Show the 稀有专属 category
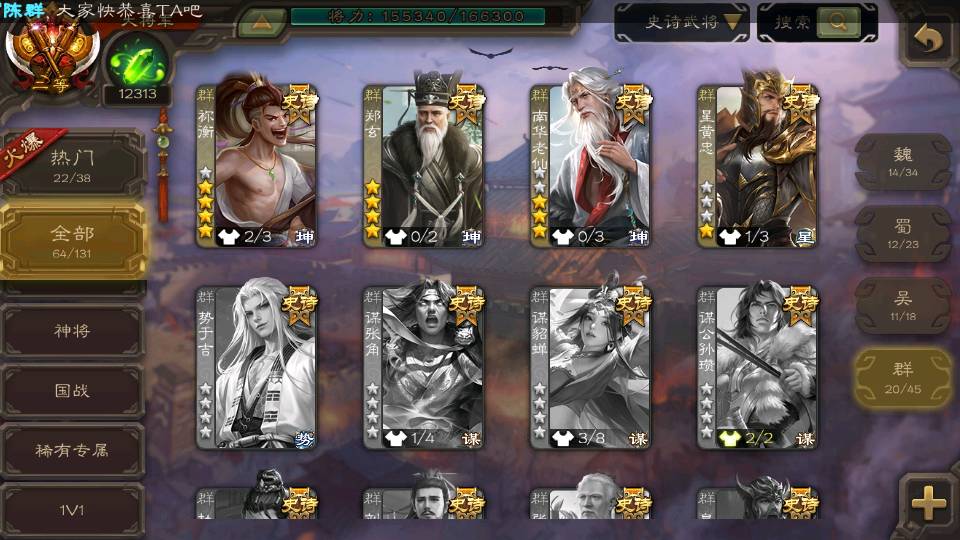This screenshot has height=540, width=960. pos(72,451)
